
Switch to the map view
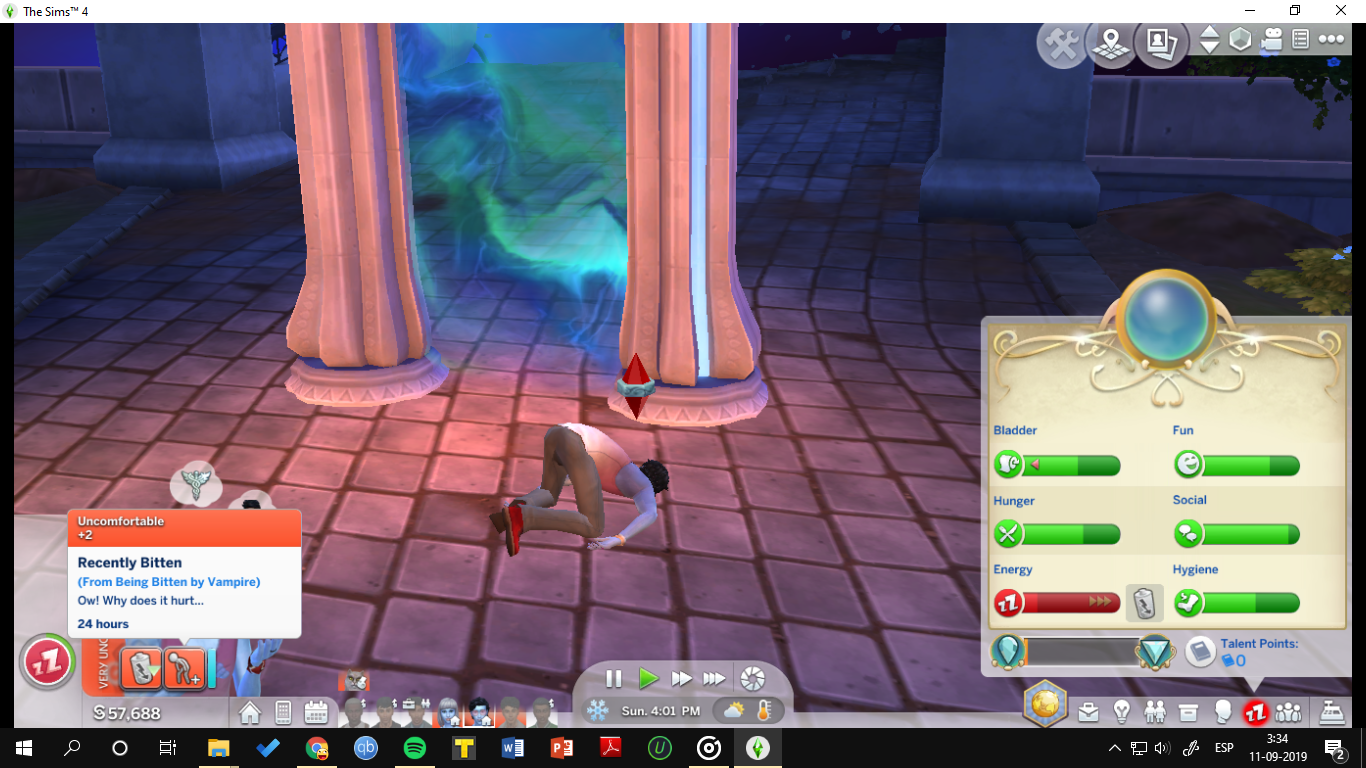(x=1111, y=43)
